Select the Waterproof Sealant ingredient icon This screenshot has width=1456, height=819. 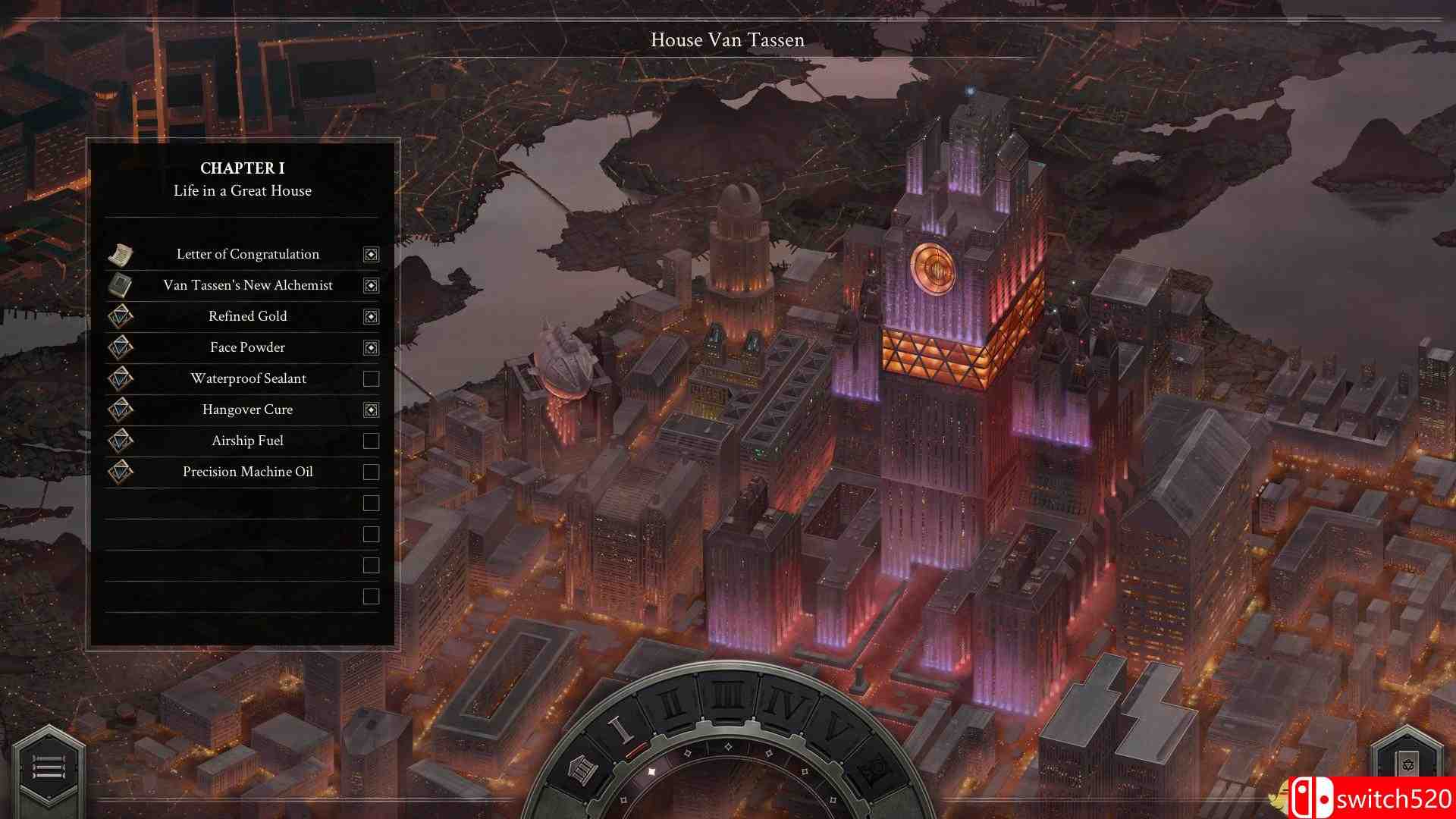coord(121,378)
